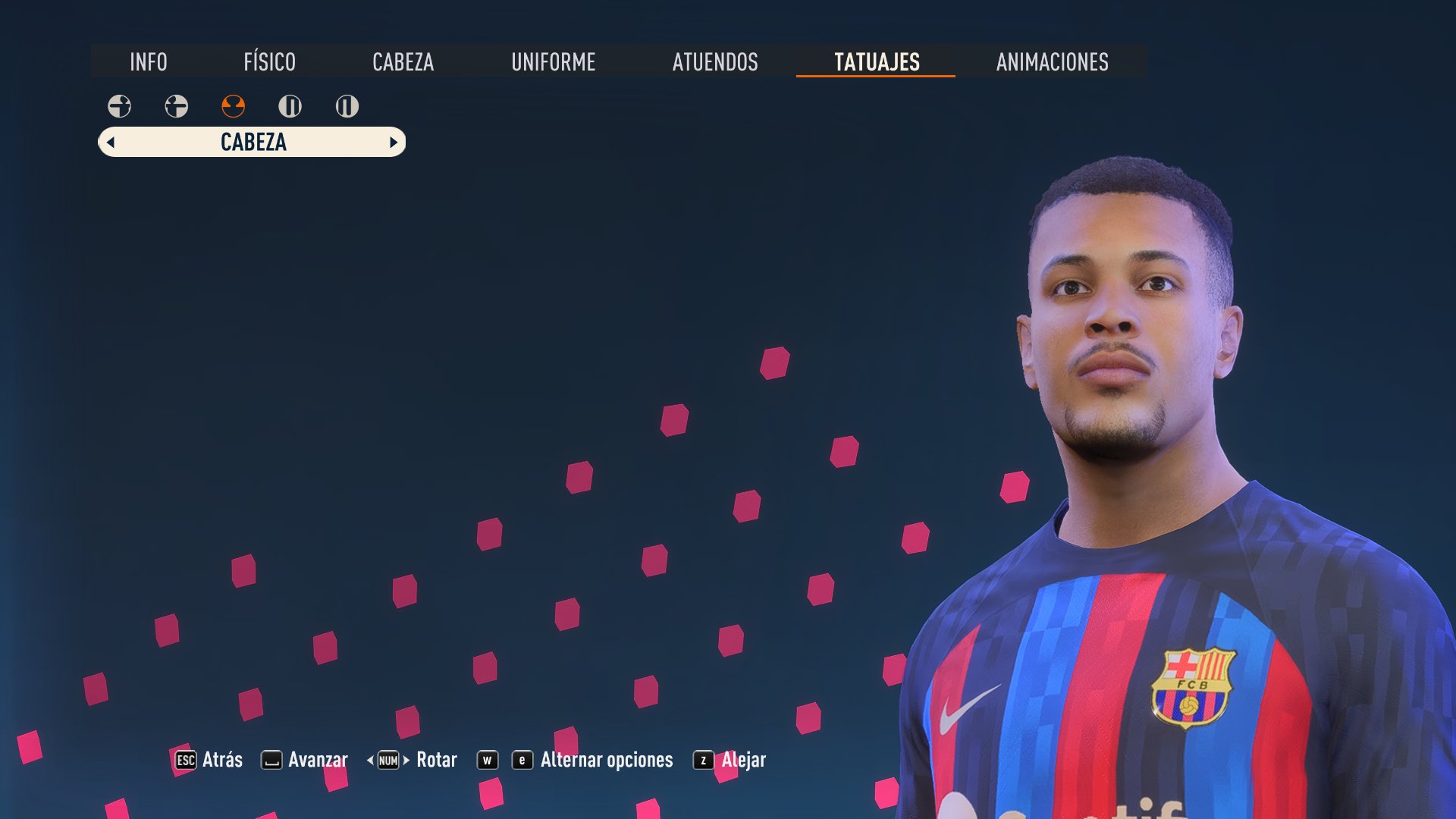Open the CABEZA body part selector

coord(252,142)
